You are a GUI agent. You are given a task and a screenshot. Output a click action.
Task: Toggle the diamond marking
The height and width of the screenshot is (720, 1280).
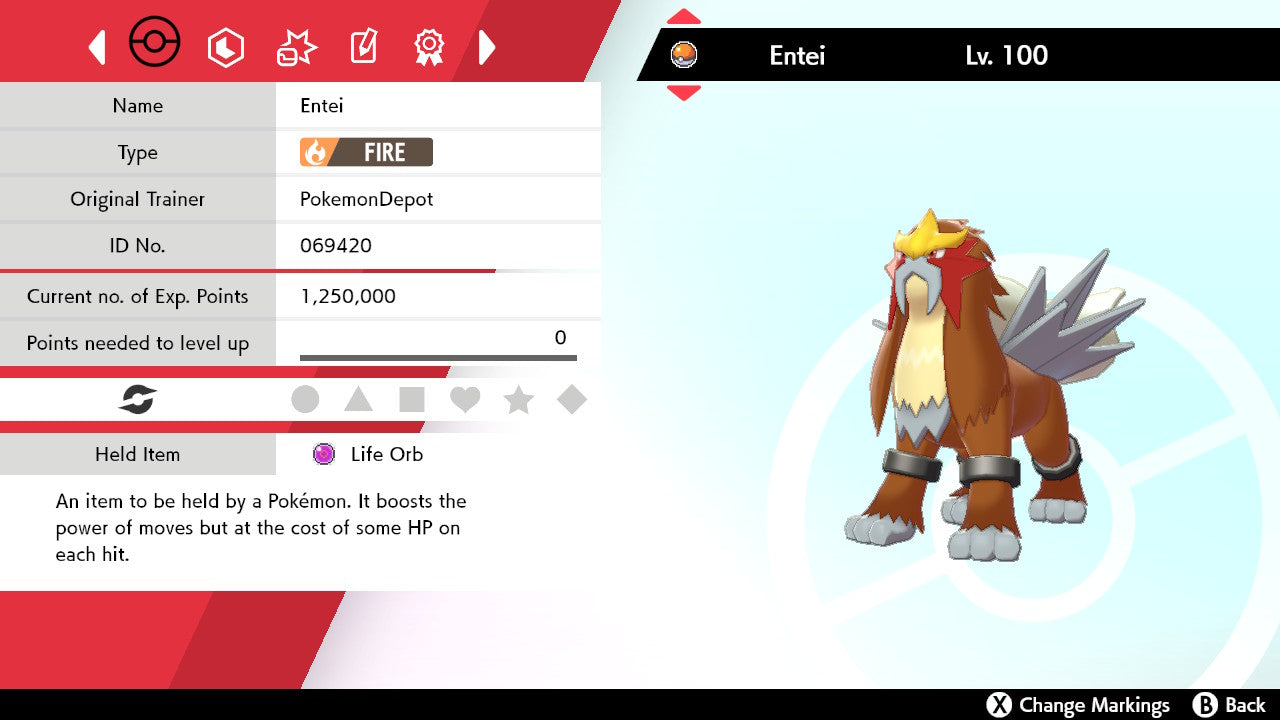[572, 400]
